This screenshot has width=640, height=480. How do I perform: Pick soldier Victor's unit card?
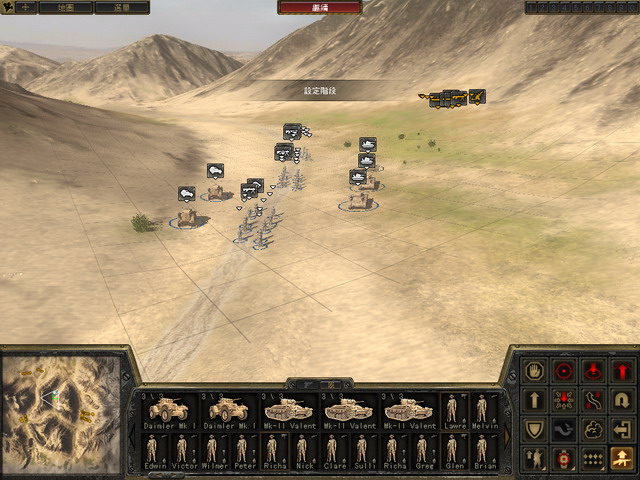(183, 451)
